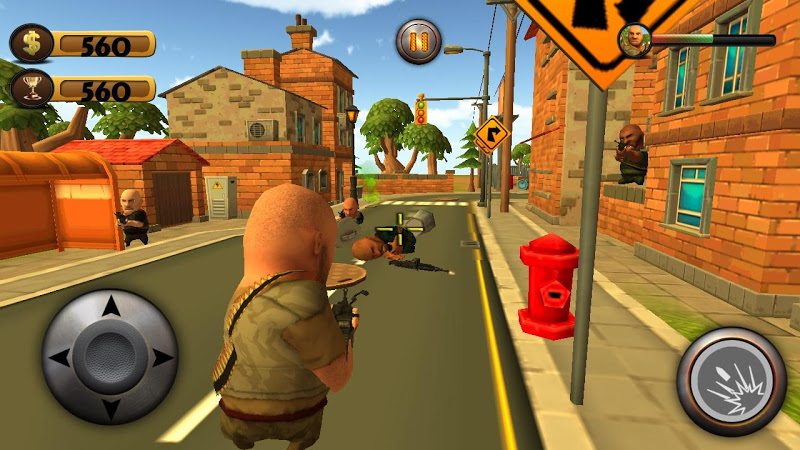Screen dimensions: 800x450
Task: Push the up arrow on the movement pad
Action: tap(110, 307)
